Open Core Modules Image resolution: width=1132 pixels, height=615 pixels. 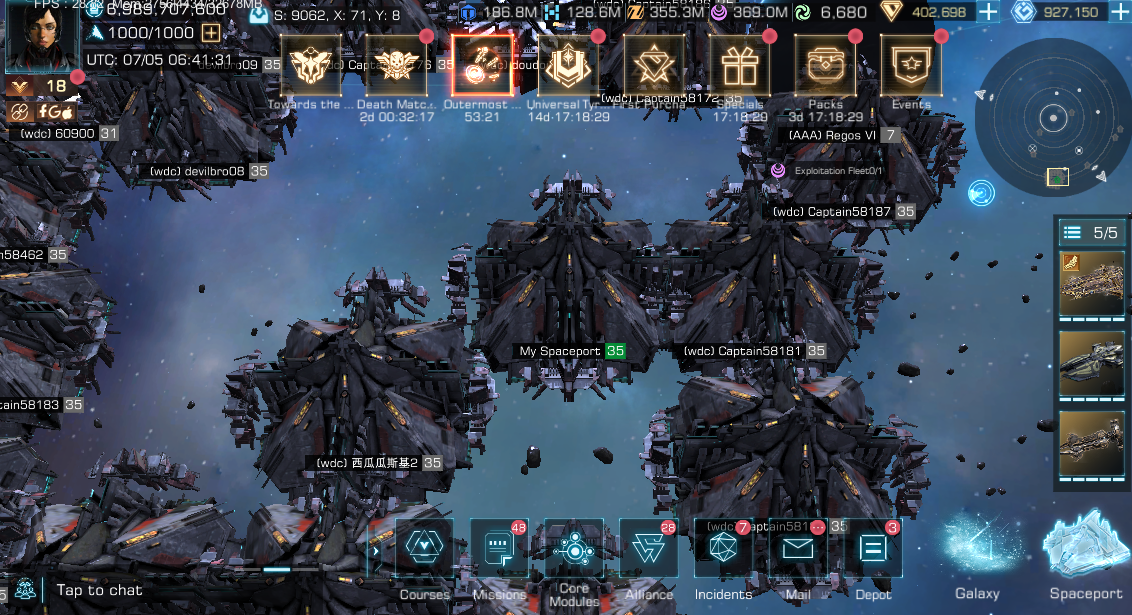574,549
